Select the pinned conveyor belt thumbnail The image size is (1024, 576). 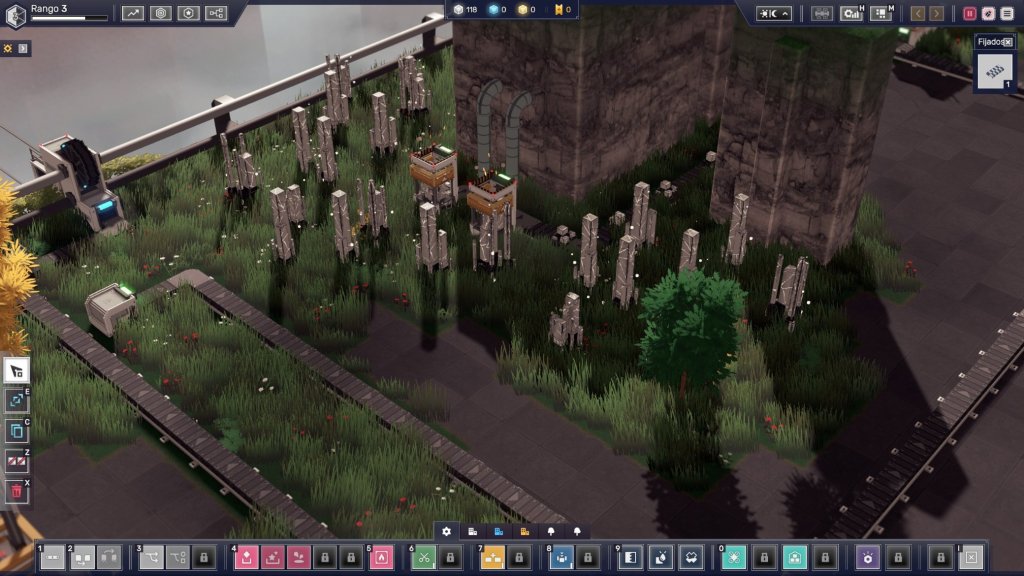(993, 72)
